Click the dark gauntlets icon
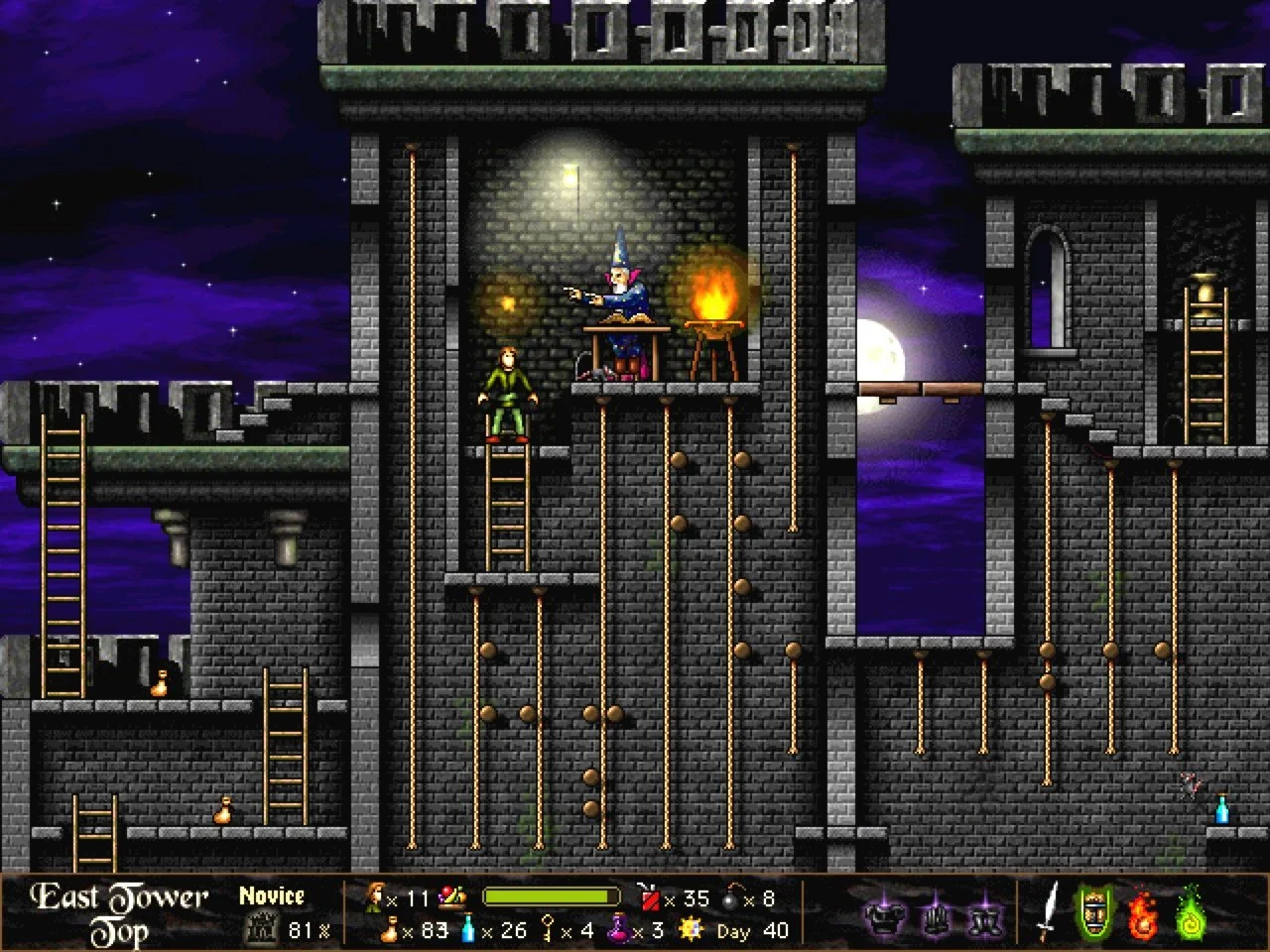Viewport: 1270px width, 952px height. pyautogui.click(x=933, y=911)
